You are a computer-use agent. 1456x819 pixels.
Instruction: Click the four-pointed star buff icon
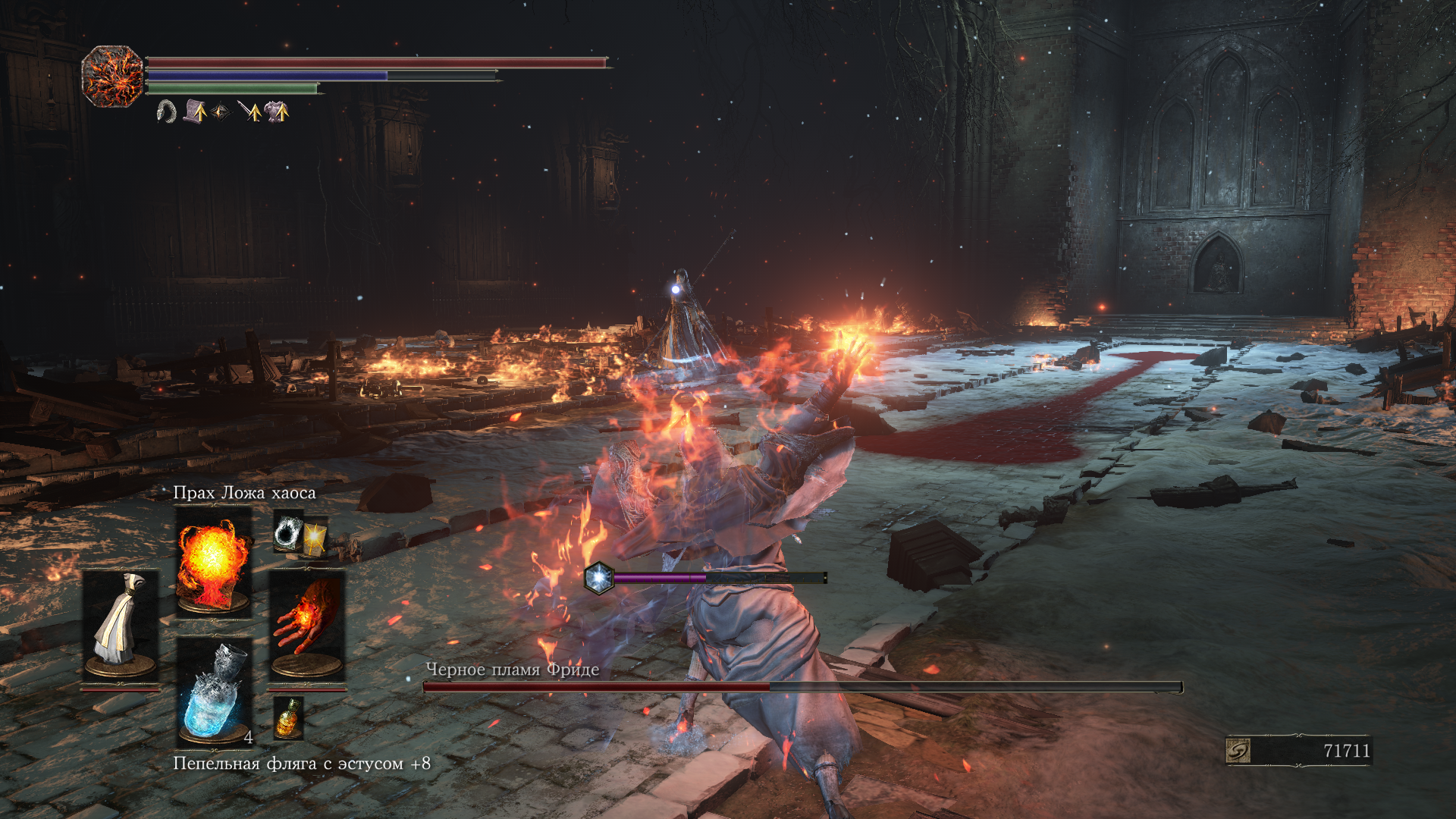[221, 112]
